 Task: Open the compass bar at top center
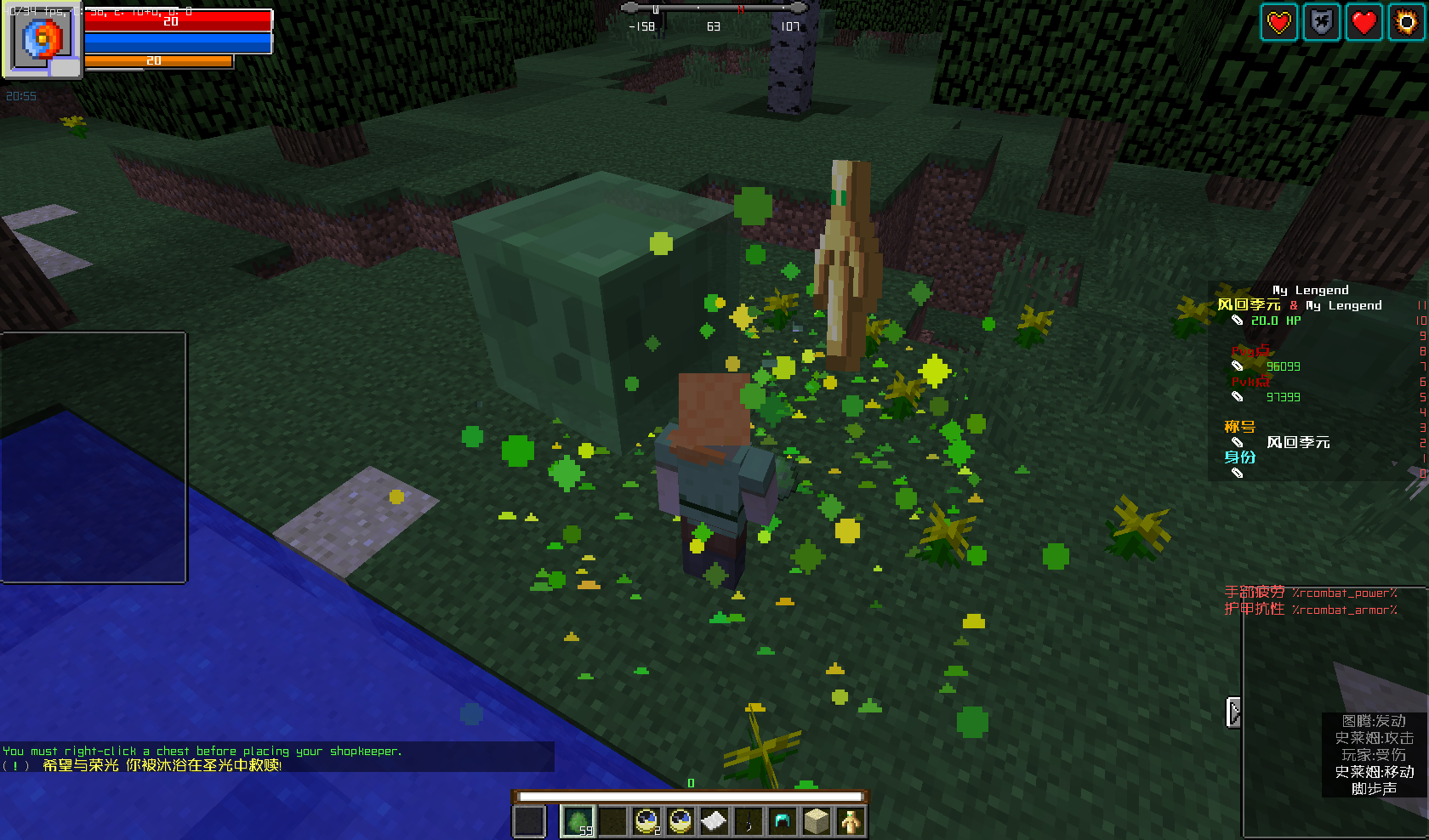tap(714, 9)
